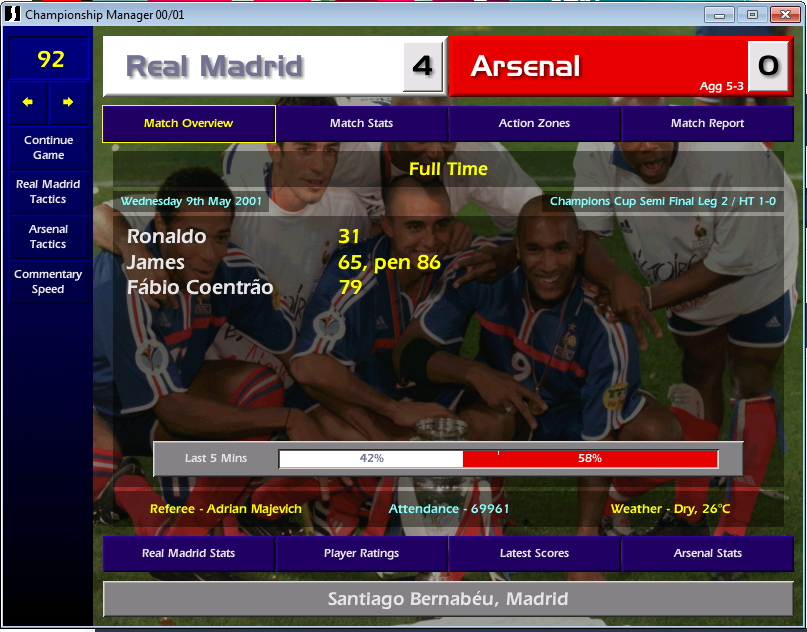This screenshot has width=807, height=632.
Task: Go forward with the right arrow
Action: [x=68, y=102]
